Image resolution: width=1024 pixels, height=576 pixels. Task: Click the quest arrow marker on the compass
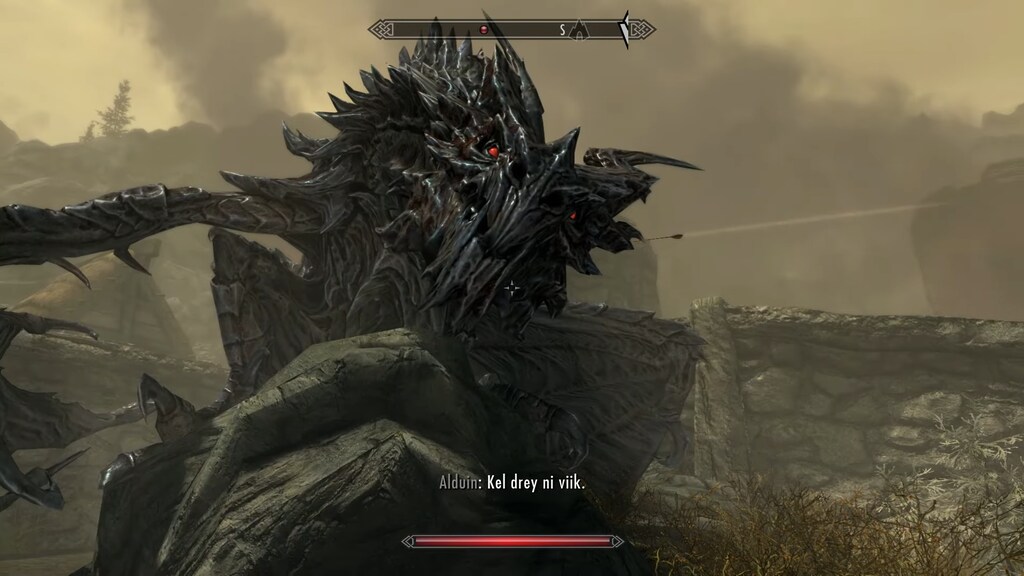(x=625, y=30)
